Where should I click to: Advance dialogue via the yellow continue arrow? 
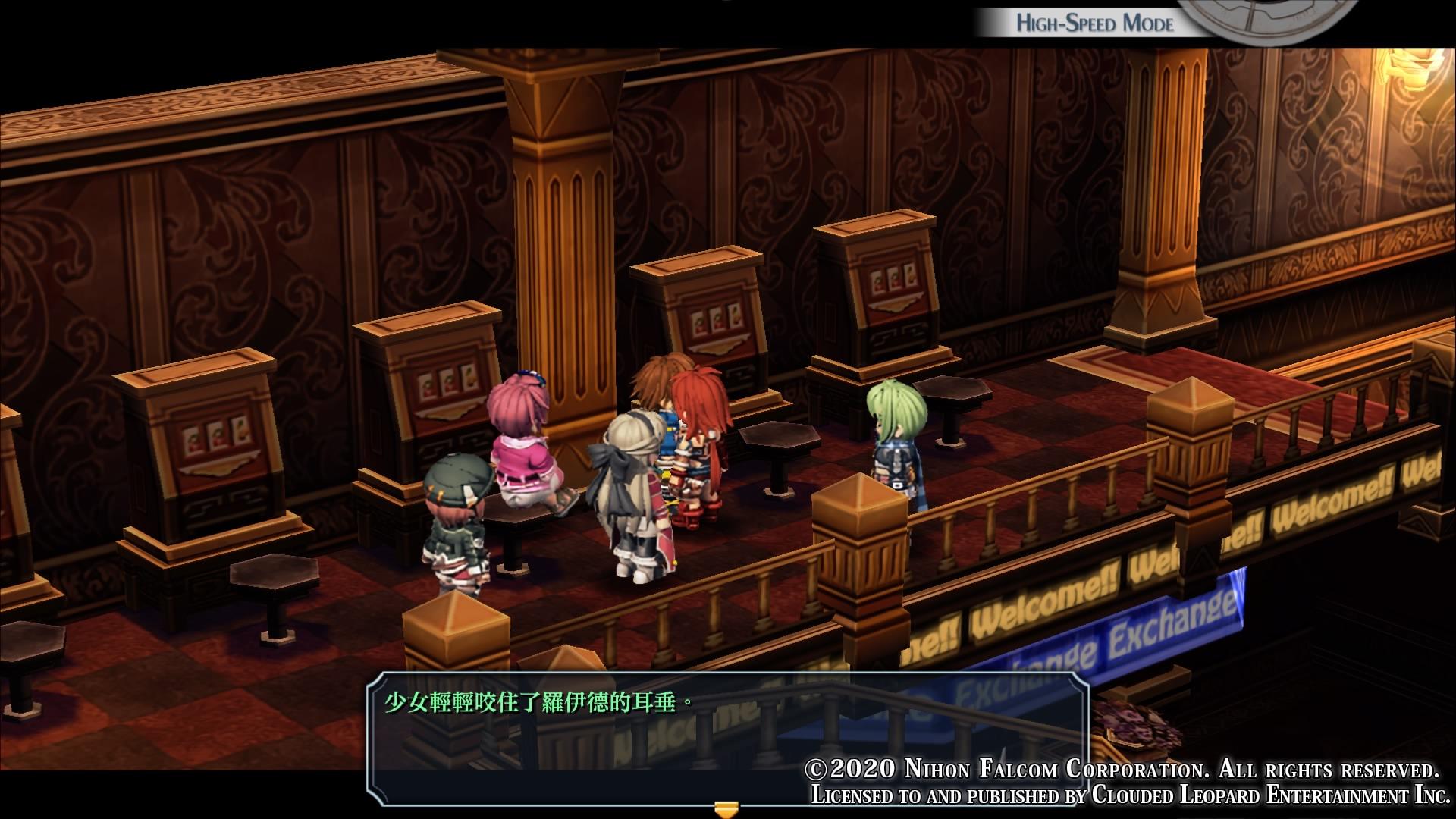[x=727, y=808]
